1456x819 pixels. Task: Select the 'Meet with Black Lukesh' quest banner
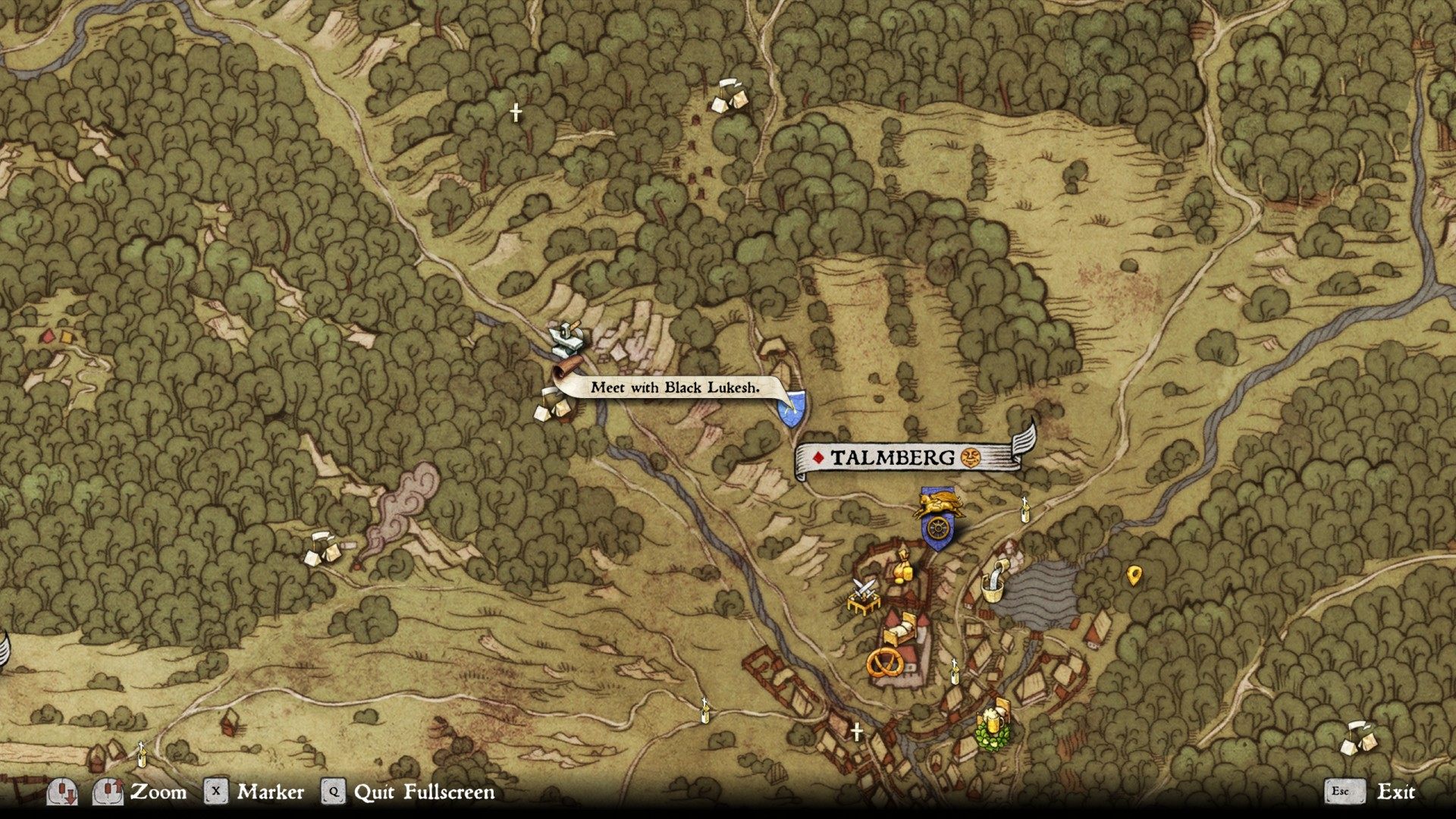(x=674, y=388)
